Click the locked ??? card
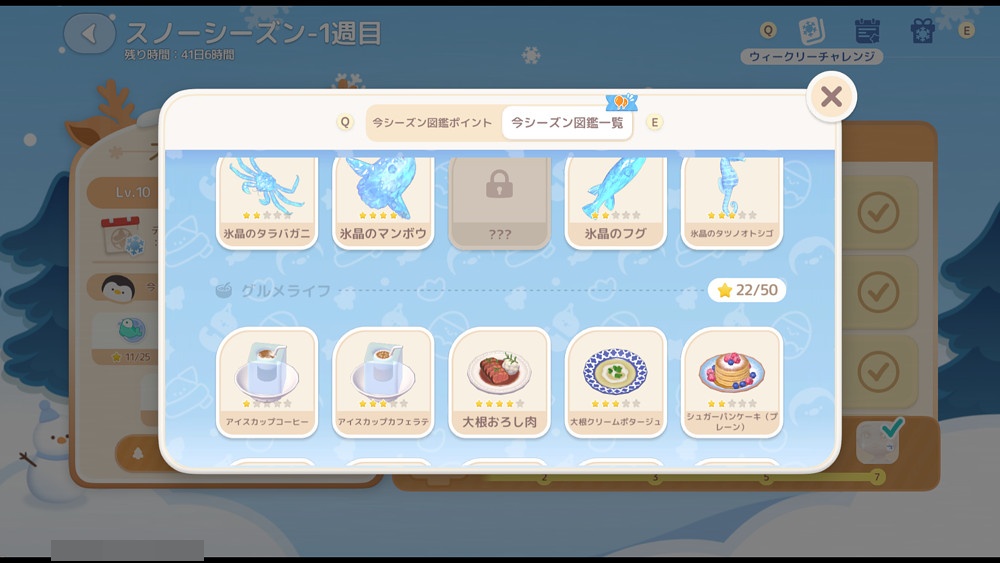Viewport: 1000px width, 563px height. (x=499, y=202)
